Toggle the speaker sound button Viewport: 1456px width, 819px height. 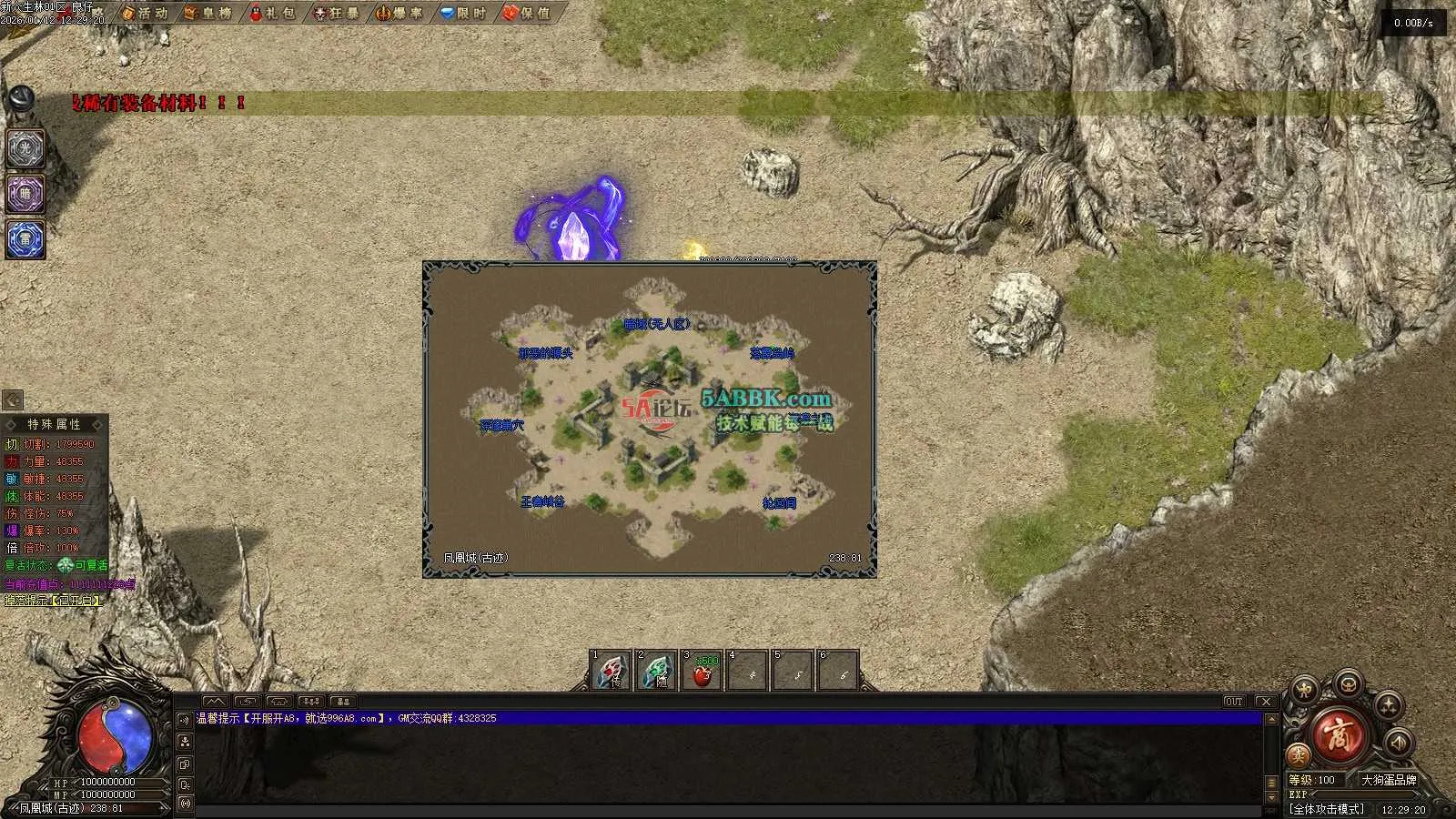(1398, 743)
